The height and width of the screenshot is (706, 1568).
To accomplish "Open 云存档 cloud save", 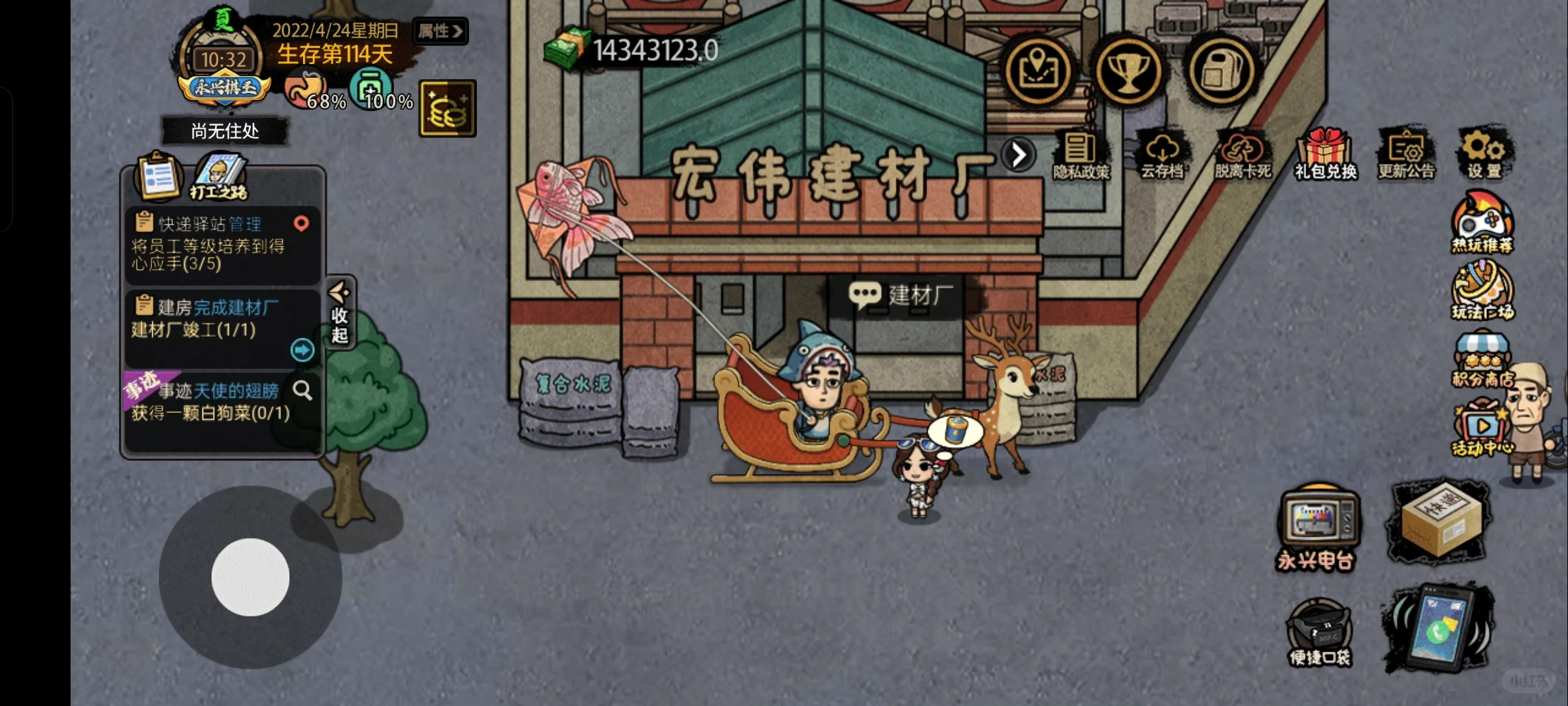I will 1162,156.
